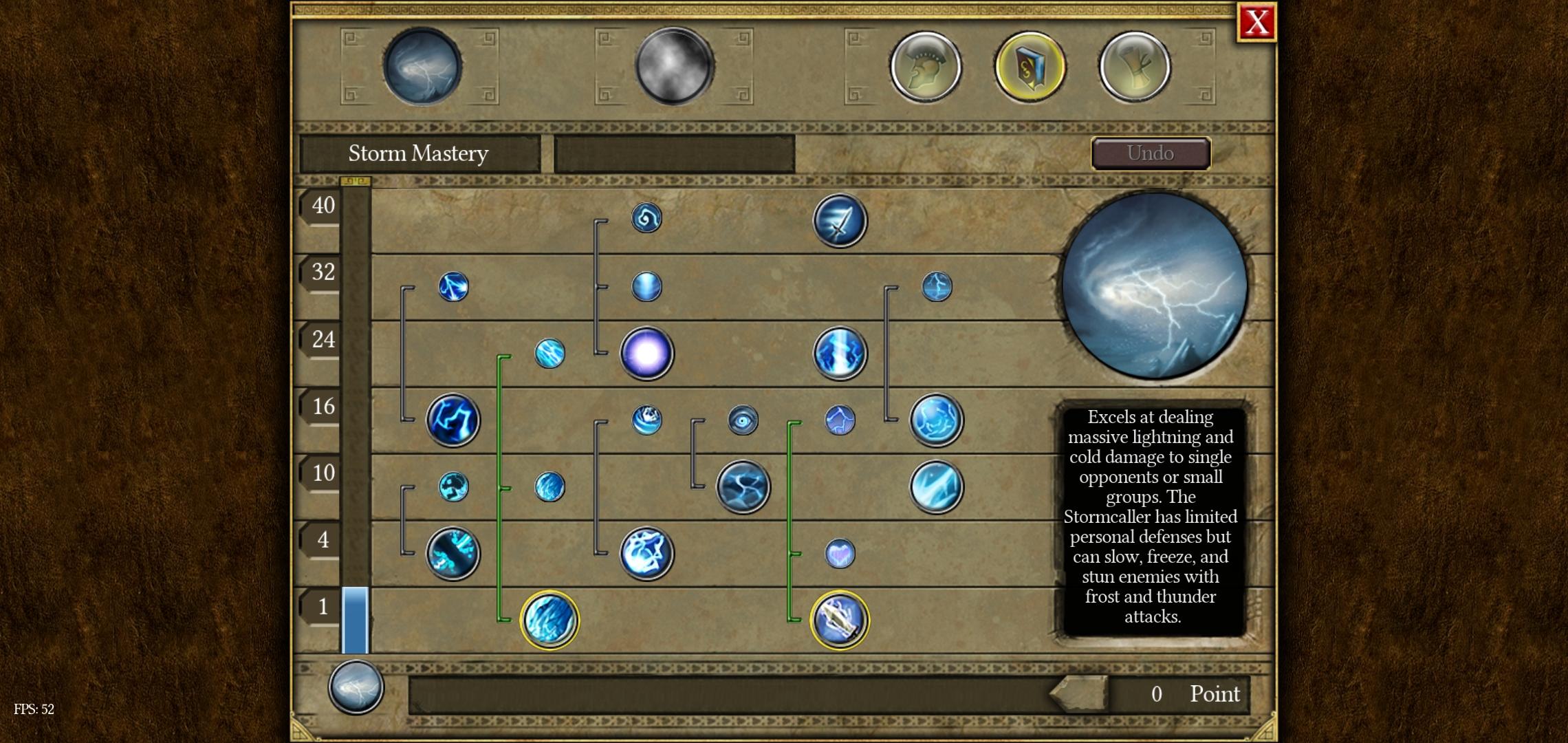Screen dimensions: 1568x743
Task: Select the sword dash skill at level 40
Action: tap(840, 221)
